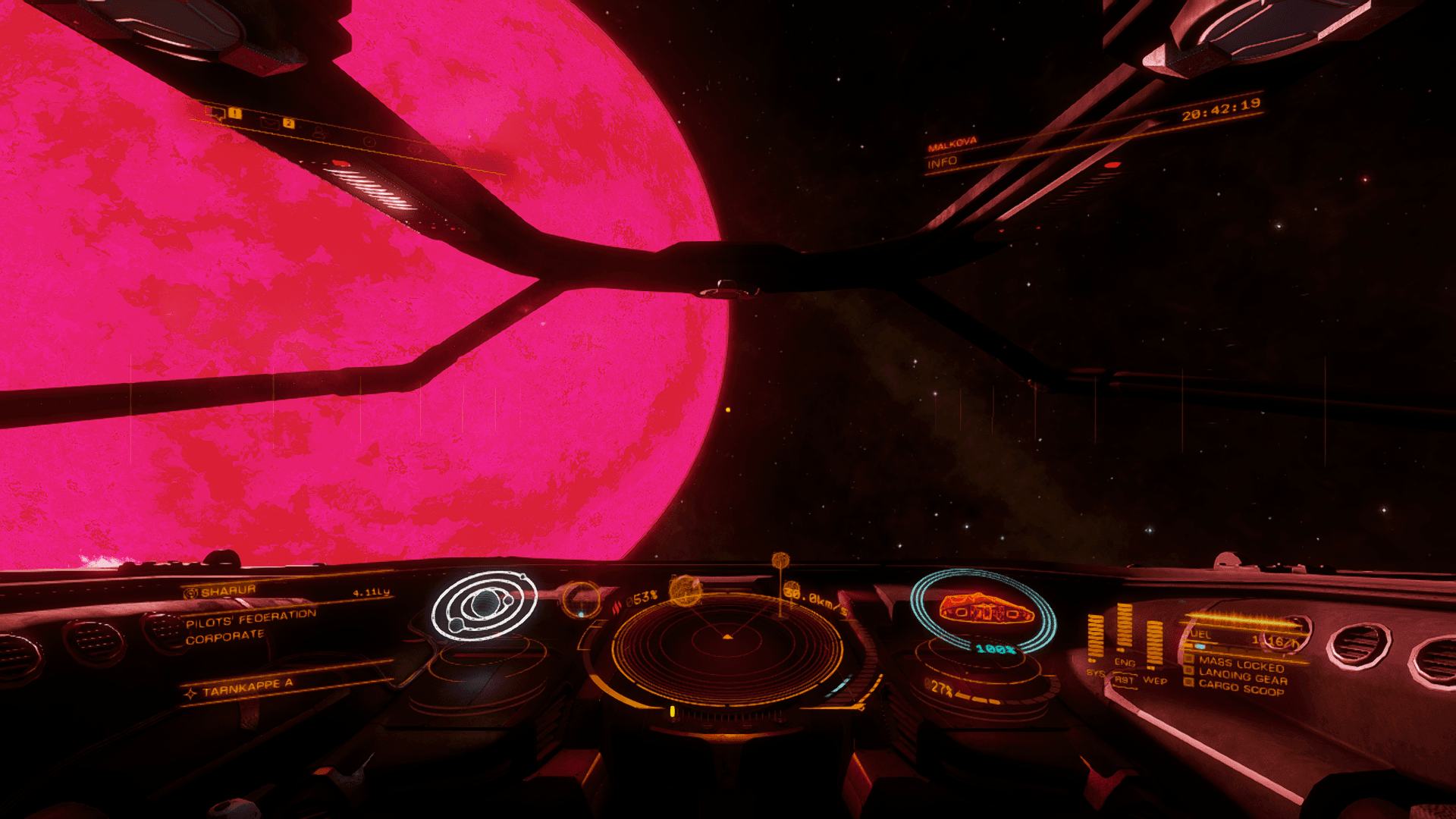Open the INFO panel header
The image size is (1456, 819).
[x=942, y=162]
